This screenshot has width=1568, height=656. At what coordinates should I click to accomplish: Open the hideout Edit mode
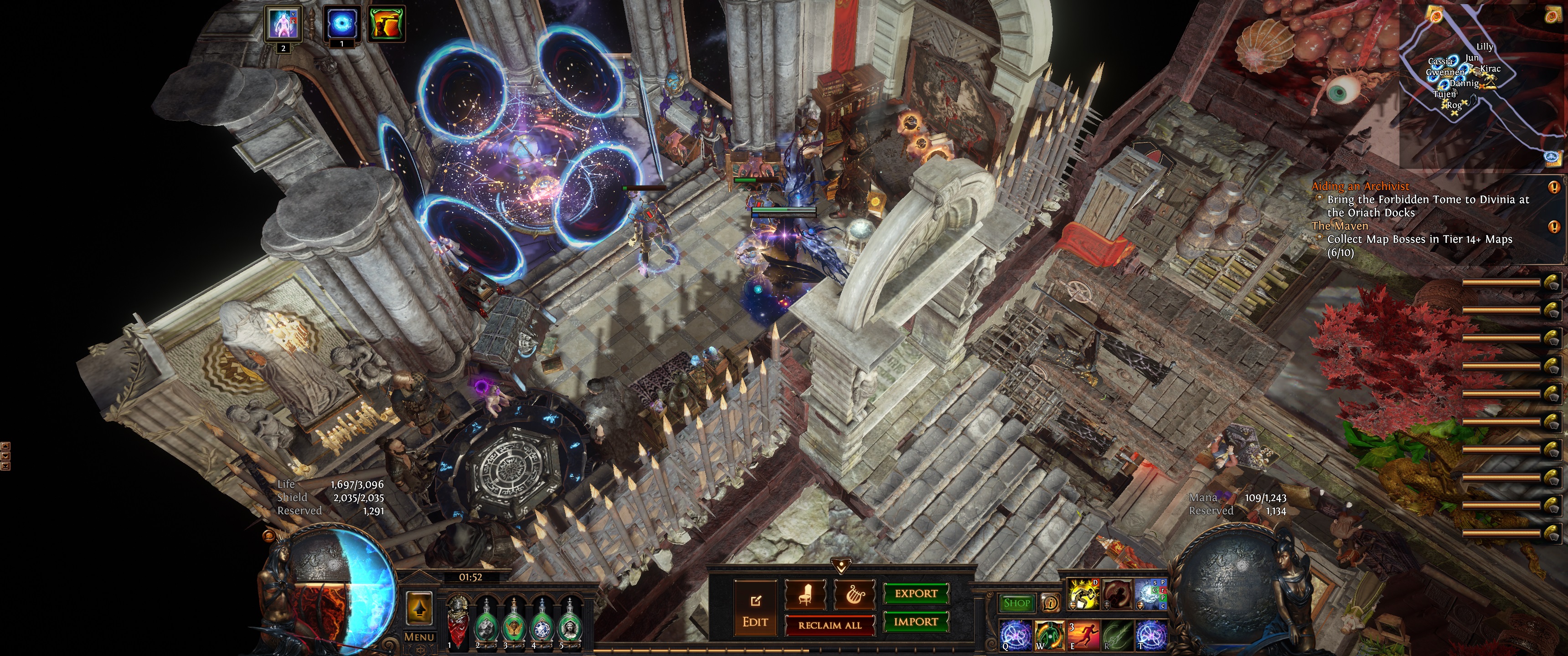(x=755, y=609)
